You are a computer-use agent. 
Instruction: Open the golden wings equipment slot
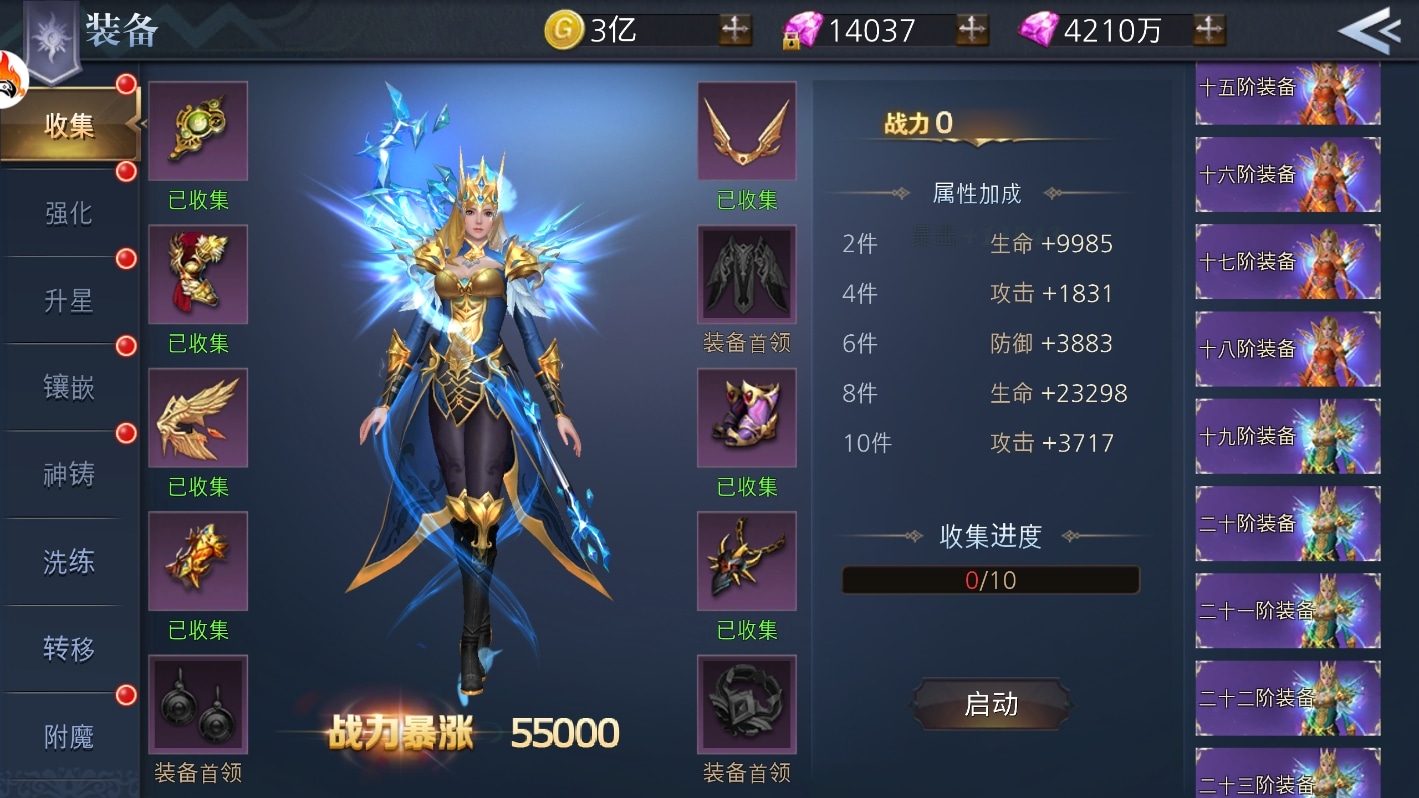coord(747,131)
